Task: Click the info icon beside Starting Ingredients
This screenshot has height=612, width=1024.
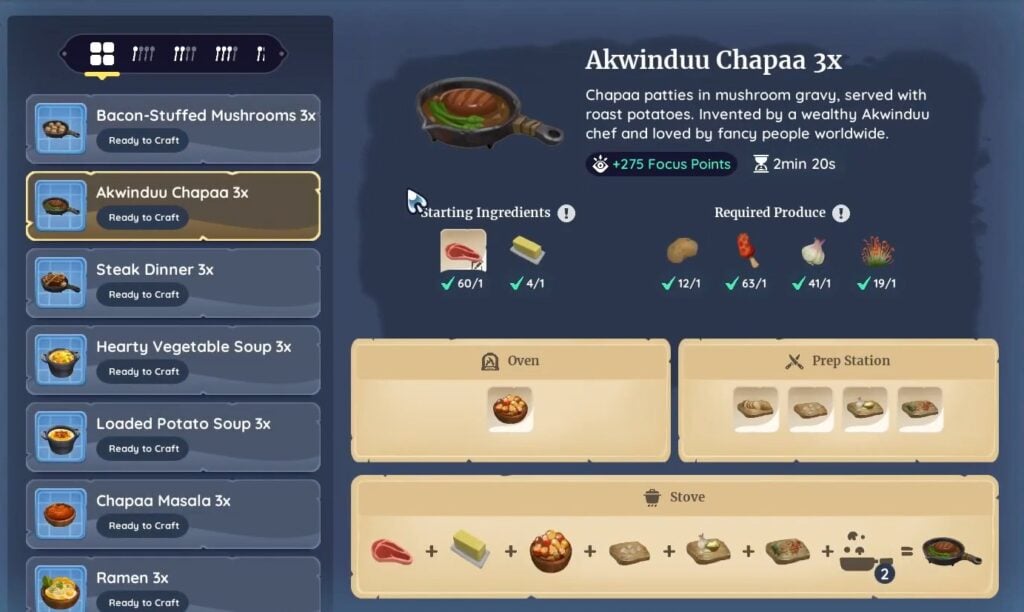Action: (567, 213)
